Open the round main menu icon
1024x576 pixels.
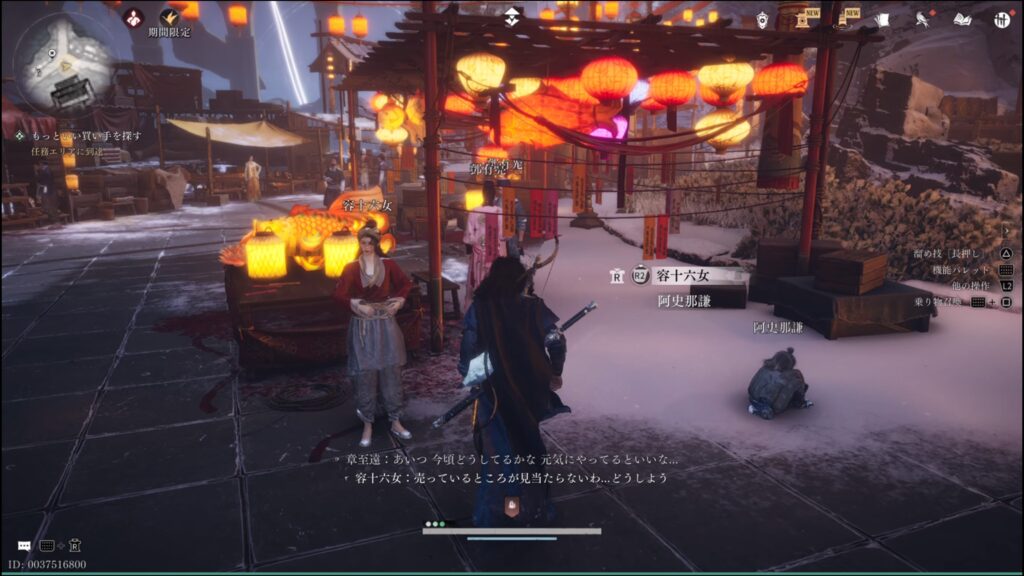pos(1002,19)
